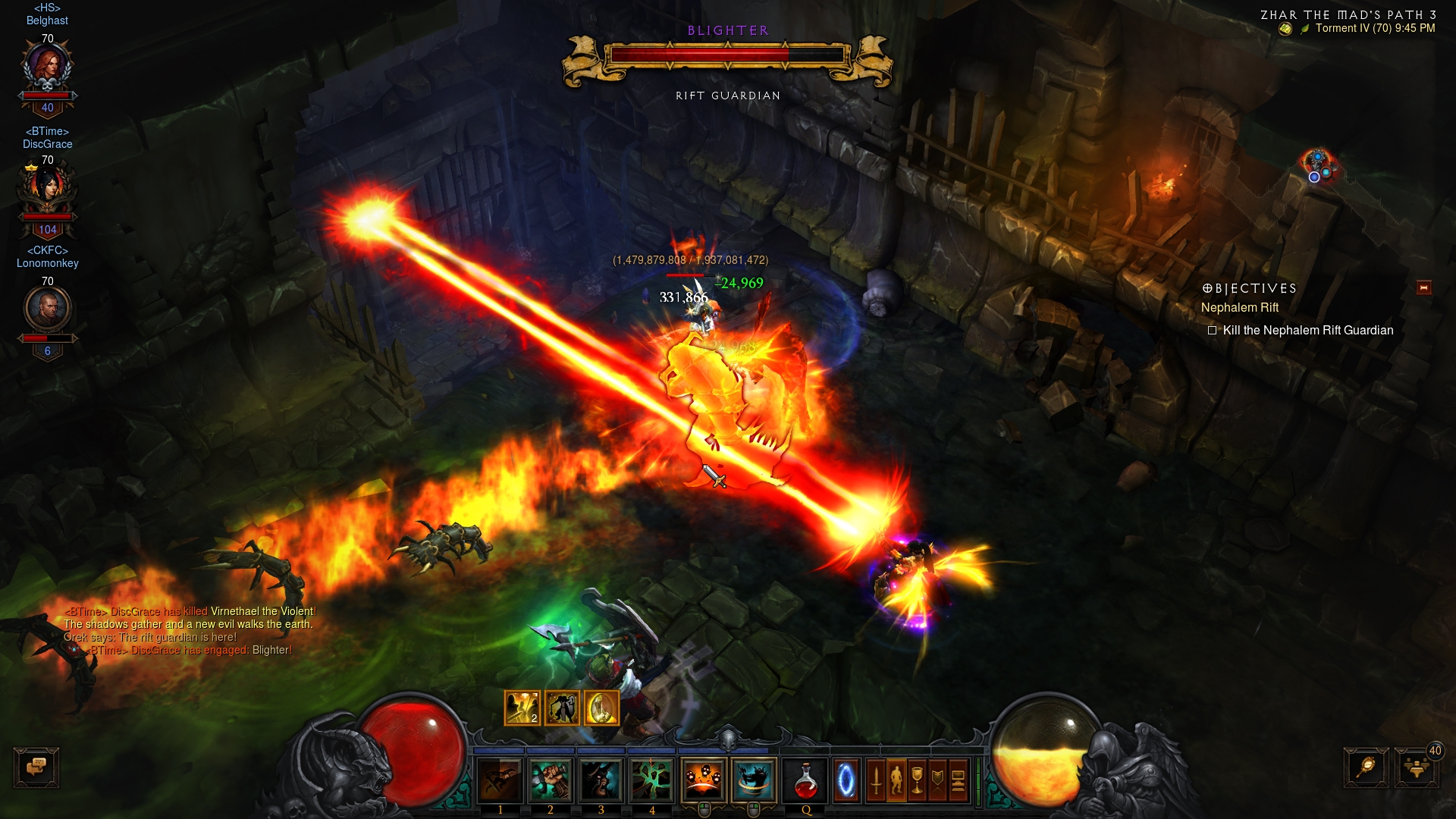Open the character inventory silhouette button
The height and width of the screenshot is (819, 1456).
coord(896,780)
